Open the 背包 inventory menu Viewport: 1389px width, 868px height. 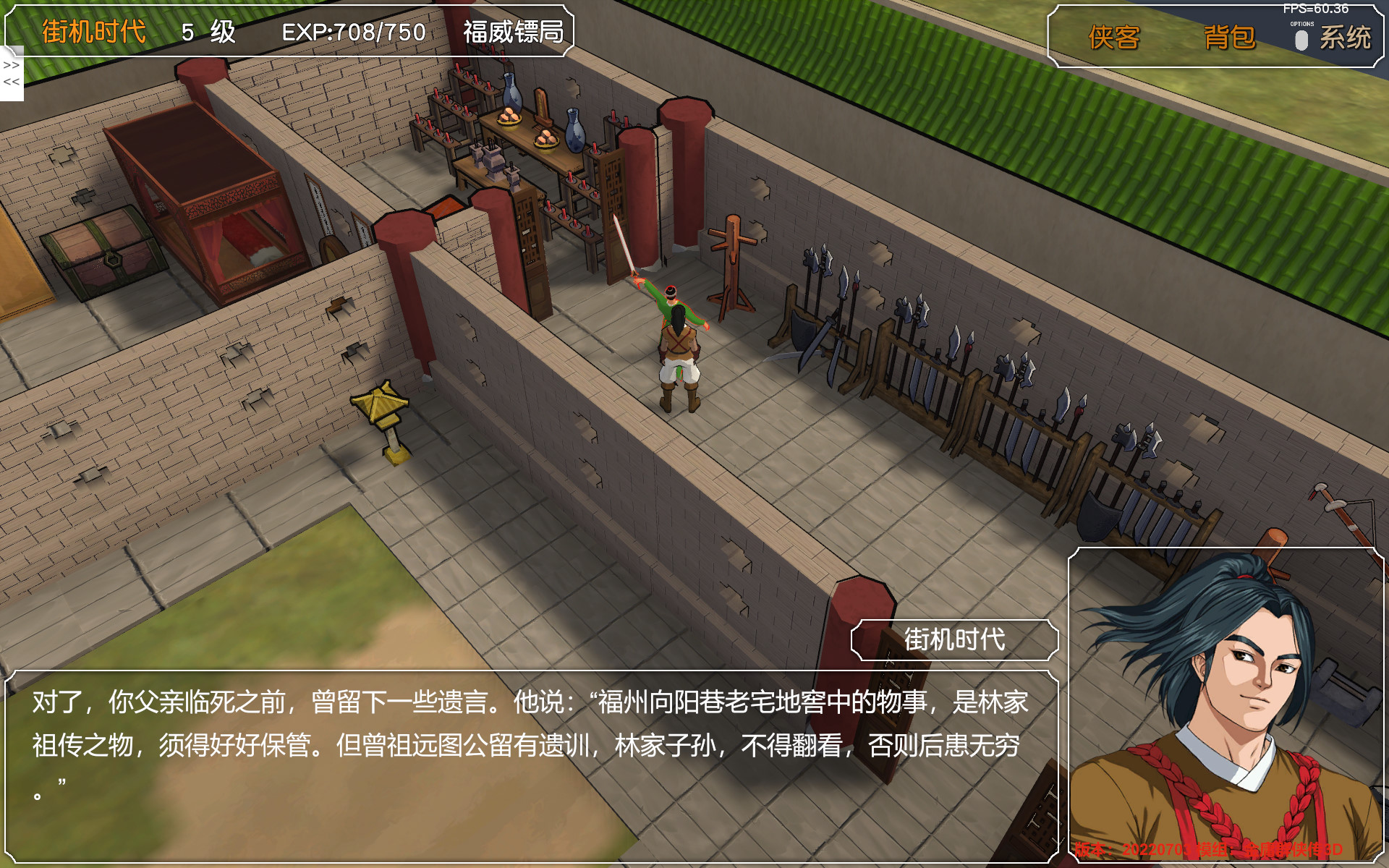coord(1230,38)
